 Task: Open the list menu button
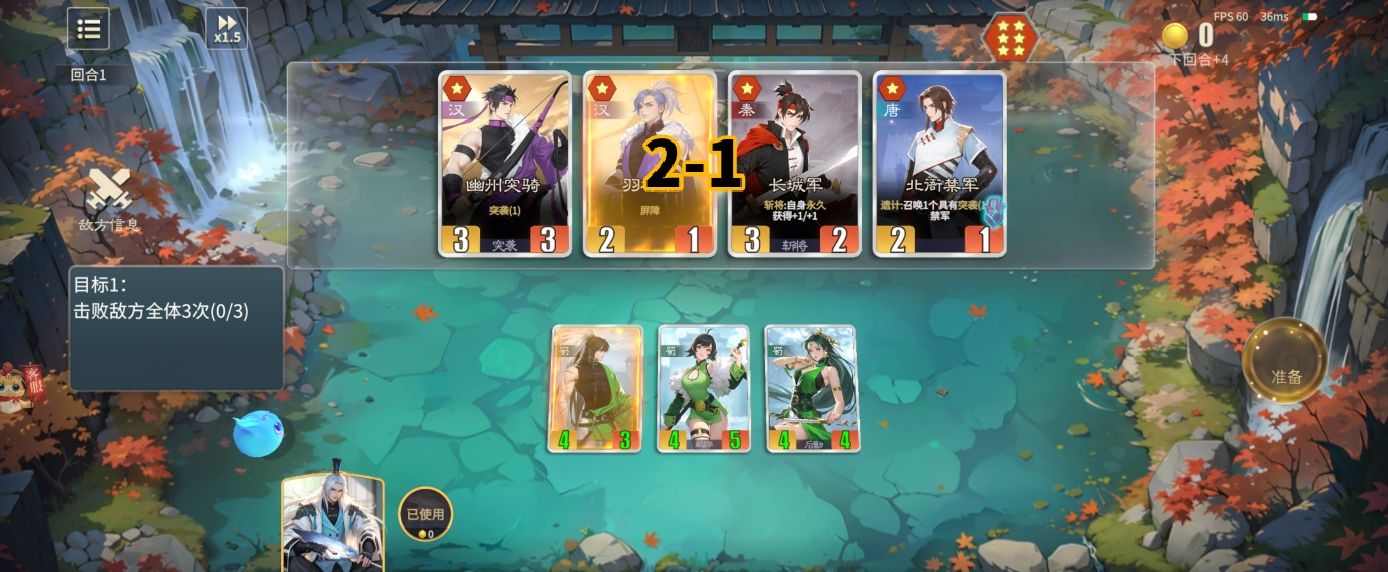88,28
